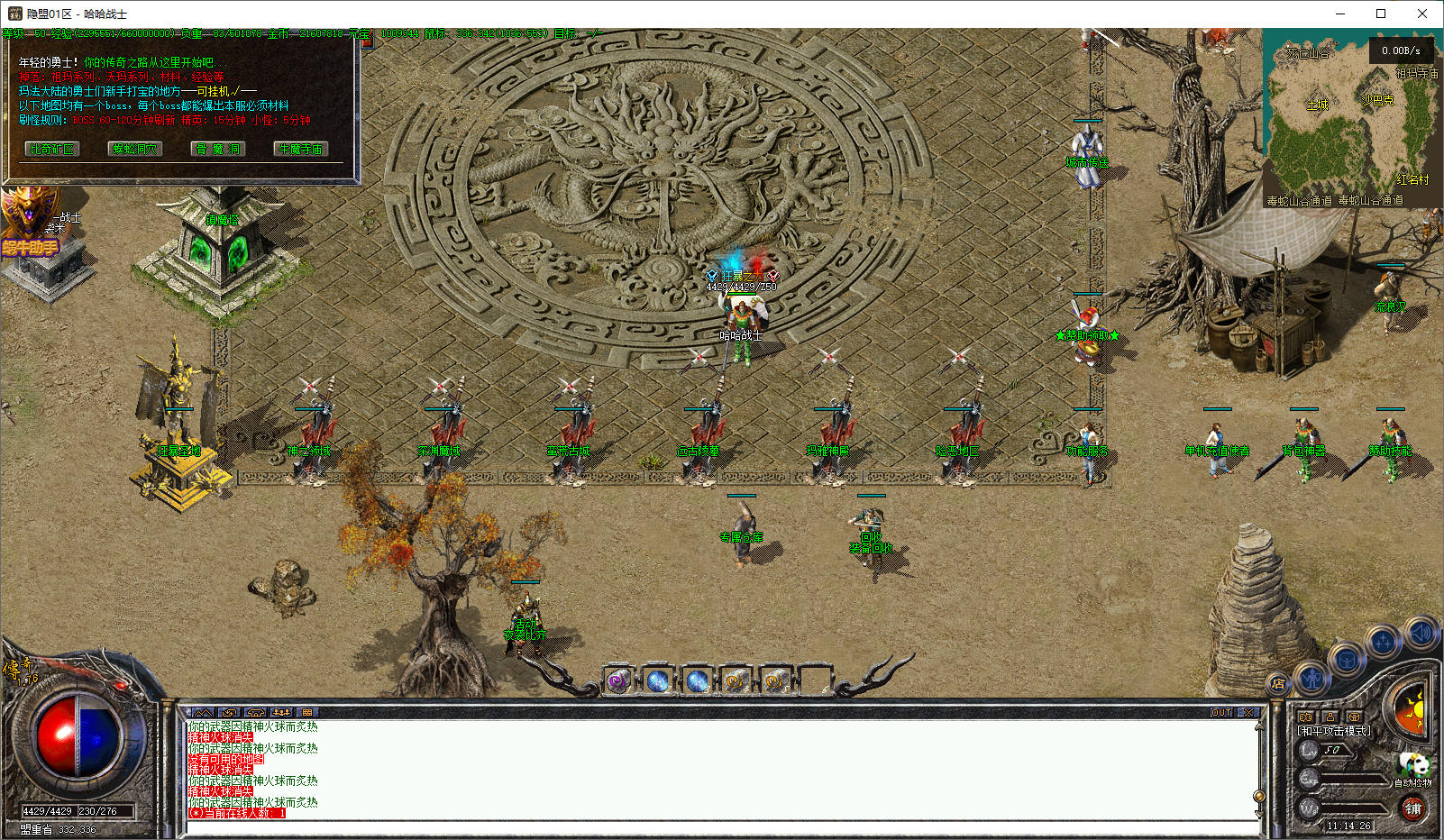
Task: Close the chat panel with X
Action: (x=1248, y=712)
